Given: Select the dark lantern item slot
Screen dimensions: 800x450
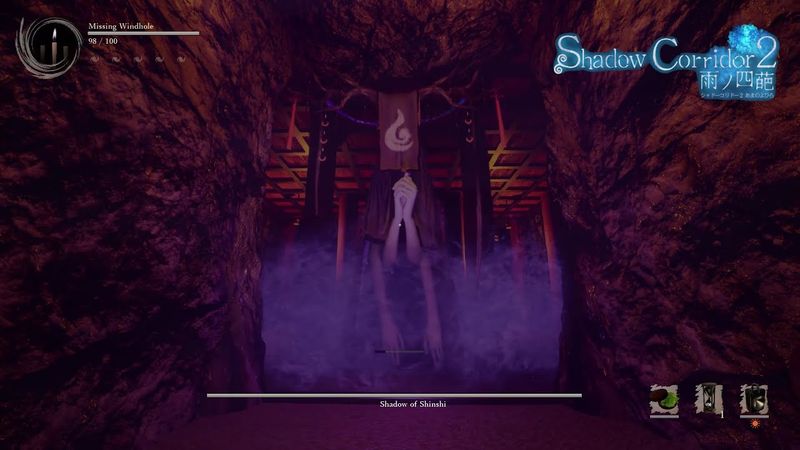Looking at the screenshot, I should point(753,400).
